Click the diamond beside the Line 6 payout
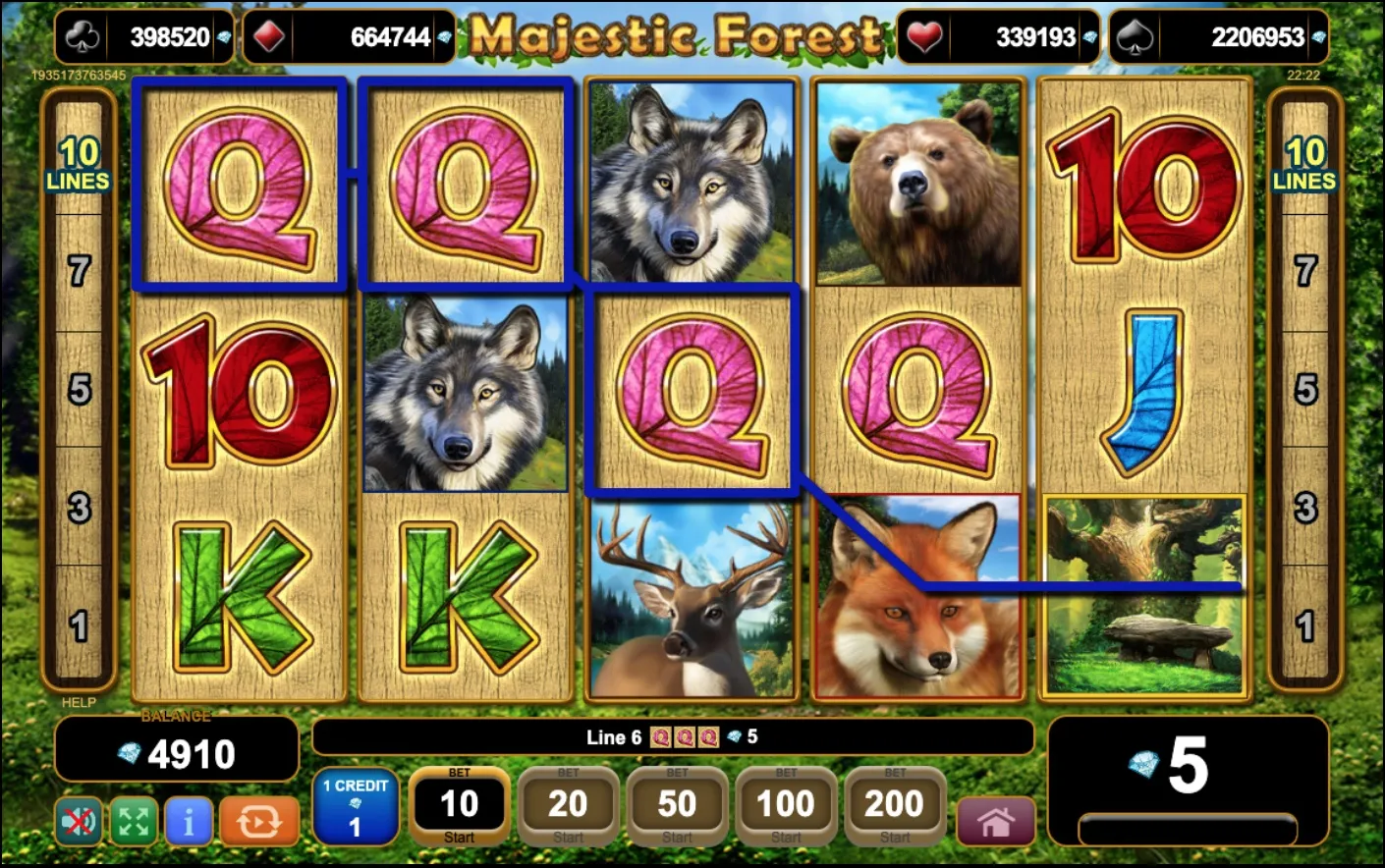Image resolution: width=1385 pixels, height=868 pixels. click(735, 738)
